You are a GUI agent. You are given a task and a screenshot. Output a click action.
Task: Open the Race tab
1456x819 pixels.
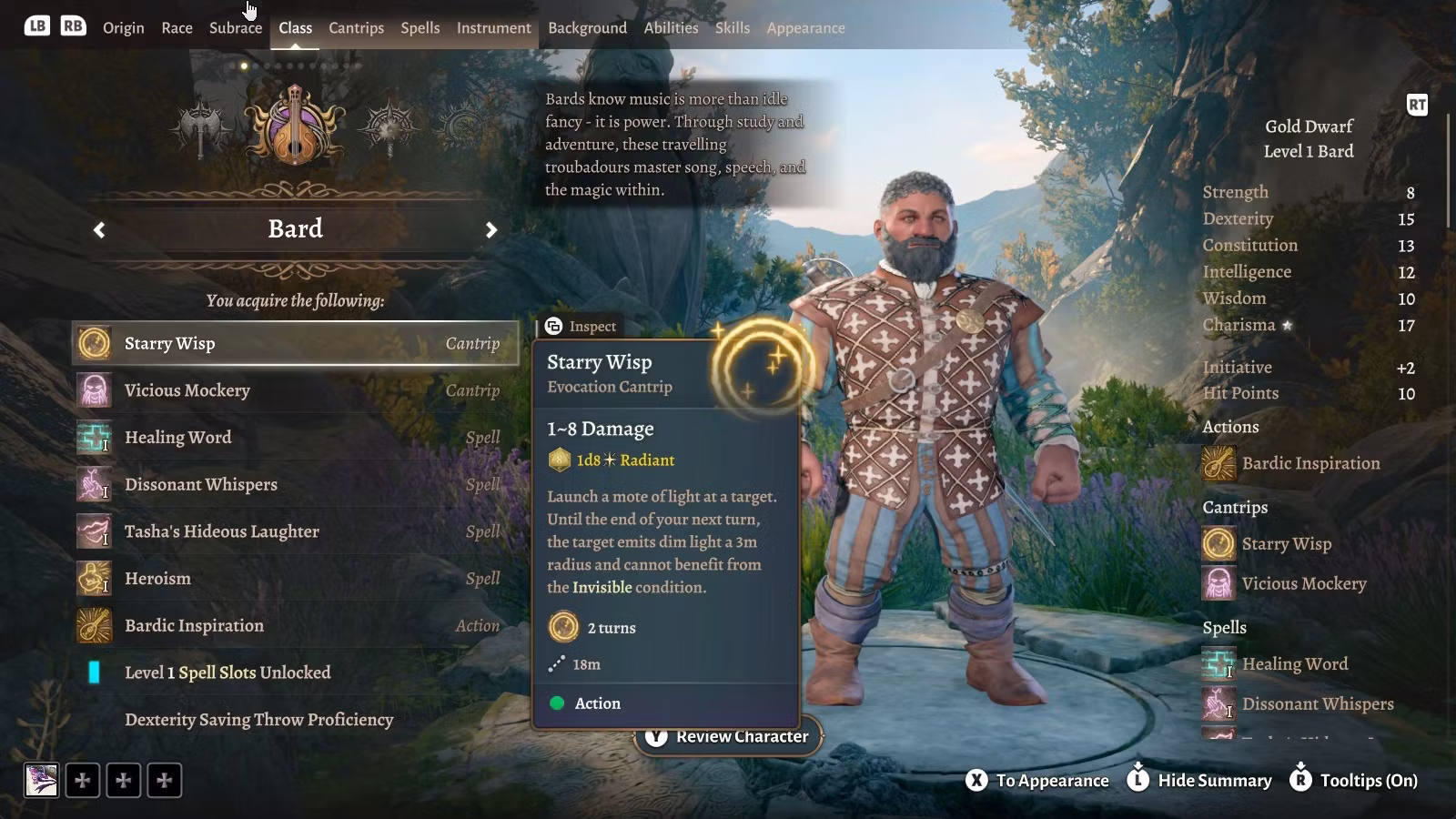177,27
